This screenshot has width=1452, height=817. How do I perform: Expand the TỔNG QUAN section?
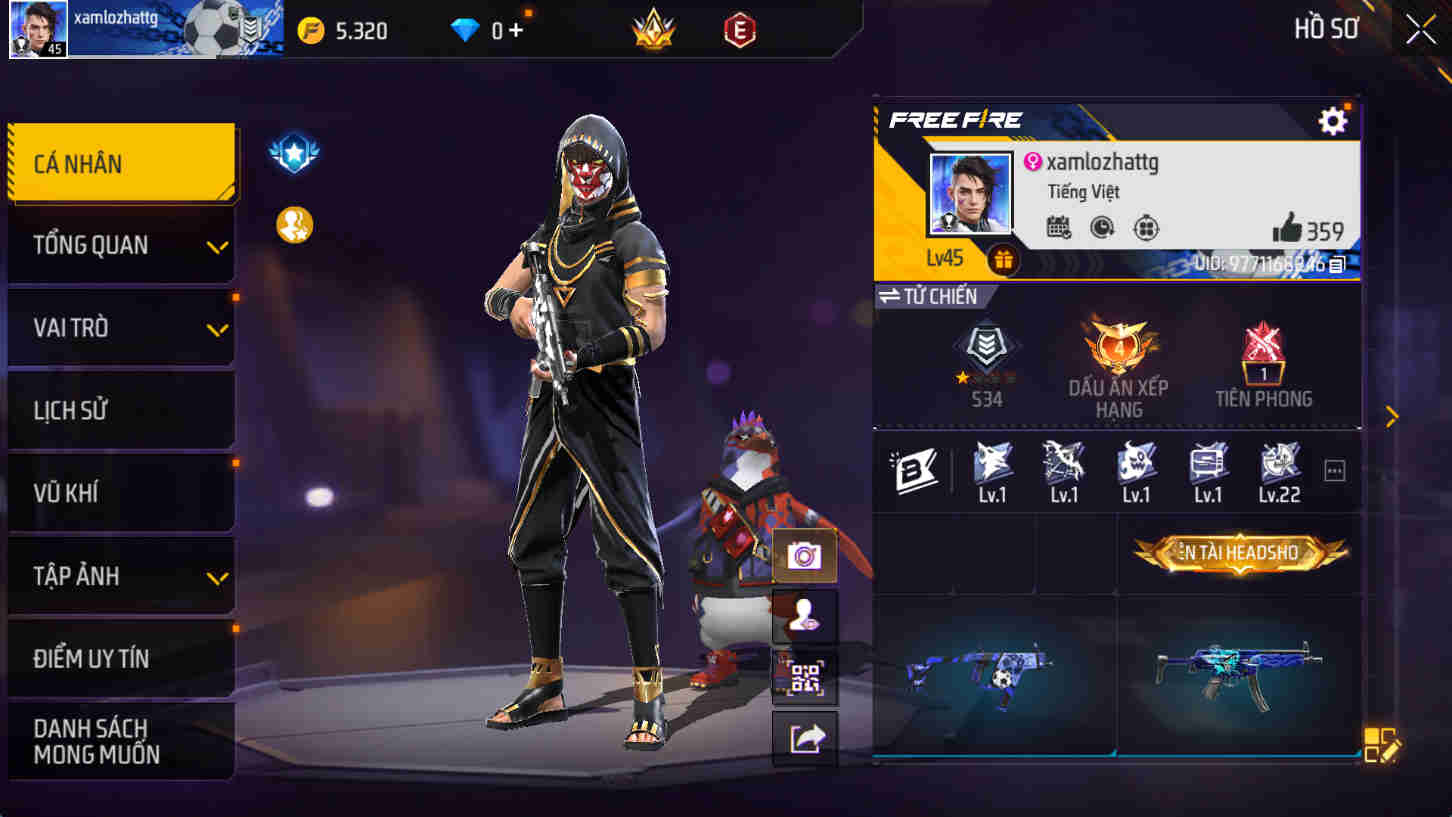[121, 244]
